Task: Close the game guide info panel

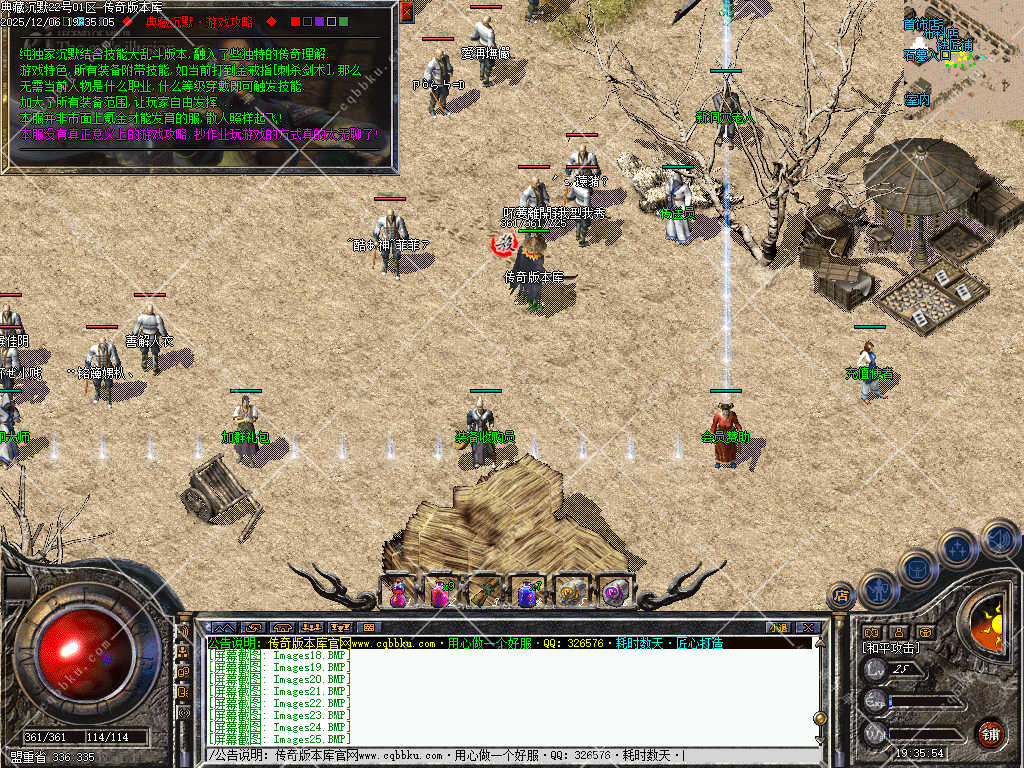Action: coord(406,12)
